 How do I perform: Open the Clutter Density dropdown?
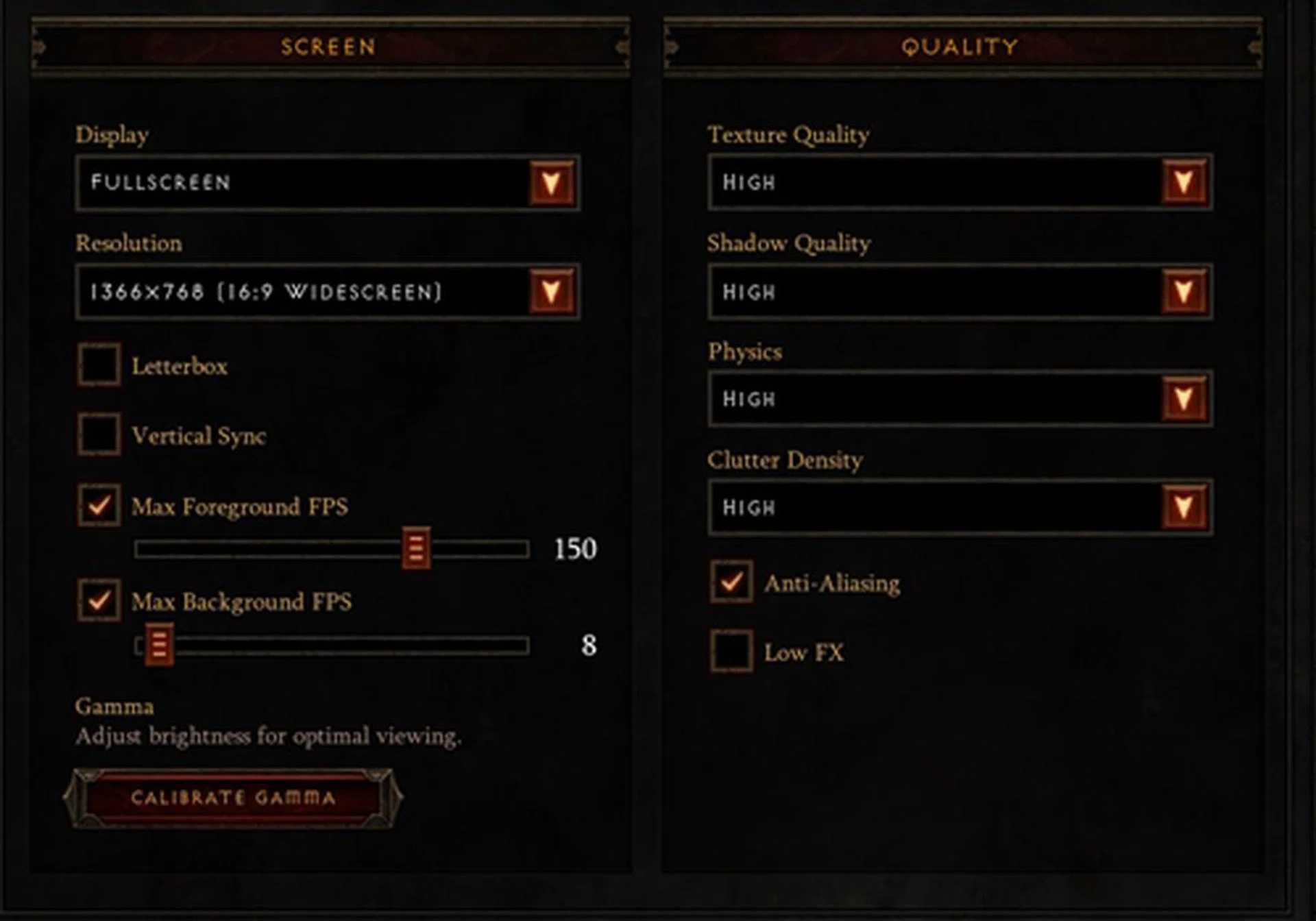coord(1184,507)
